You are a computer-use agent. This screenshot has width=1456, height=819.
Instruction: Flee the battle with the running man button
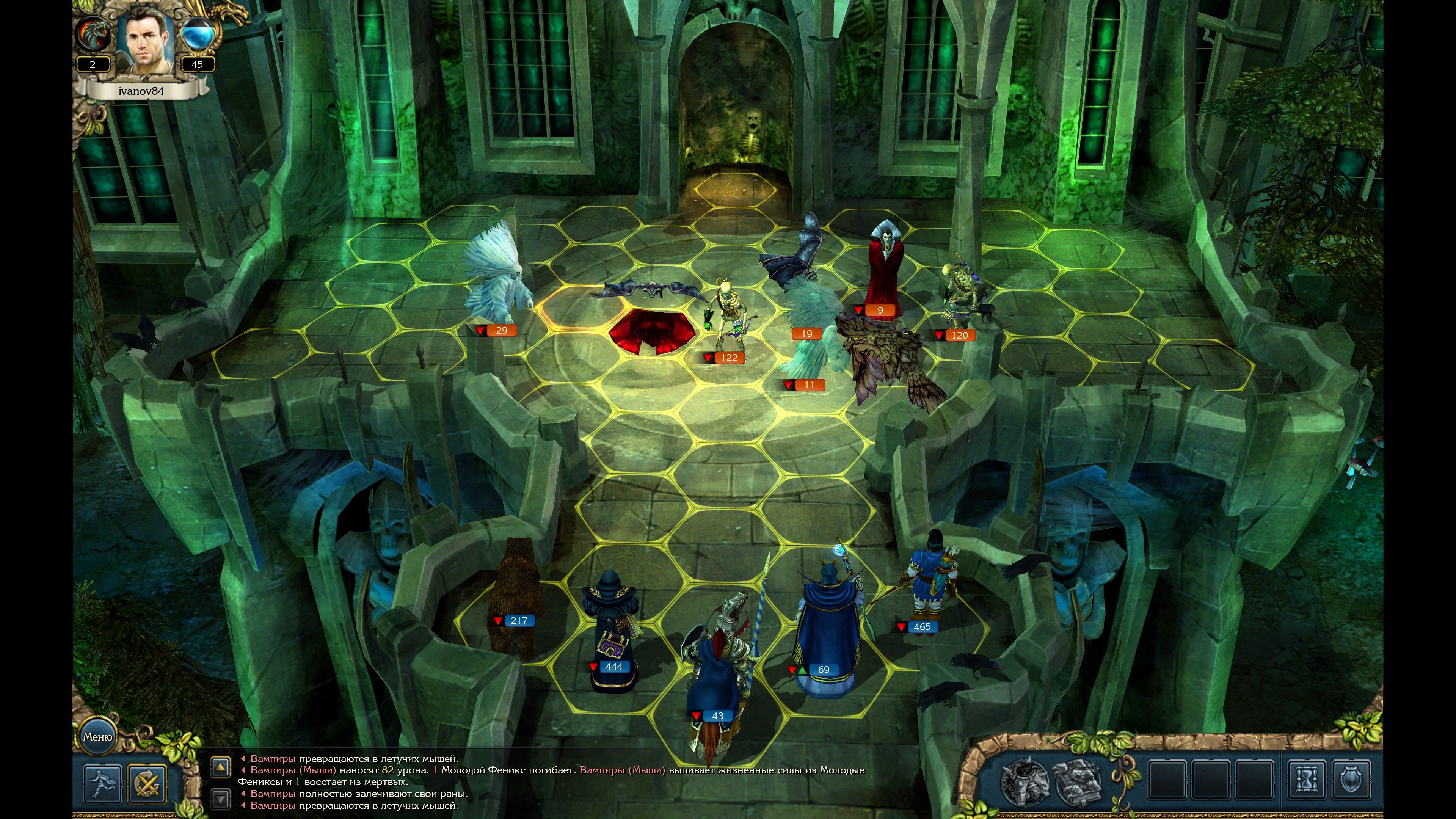103,783
